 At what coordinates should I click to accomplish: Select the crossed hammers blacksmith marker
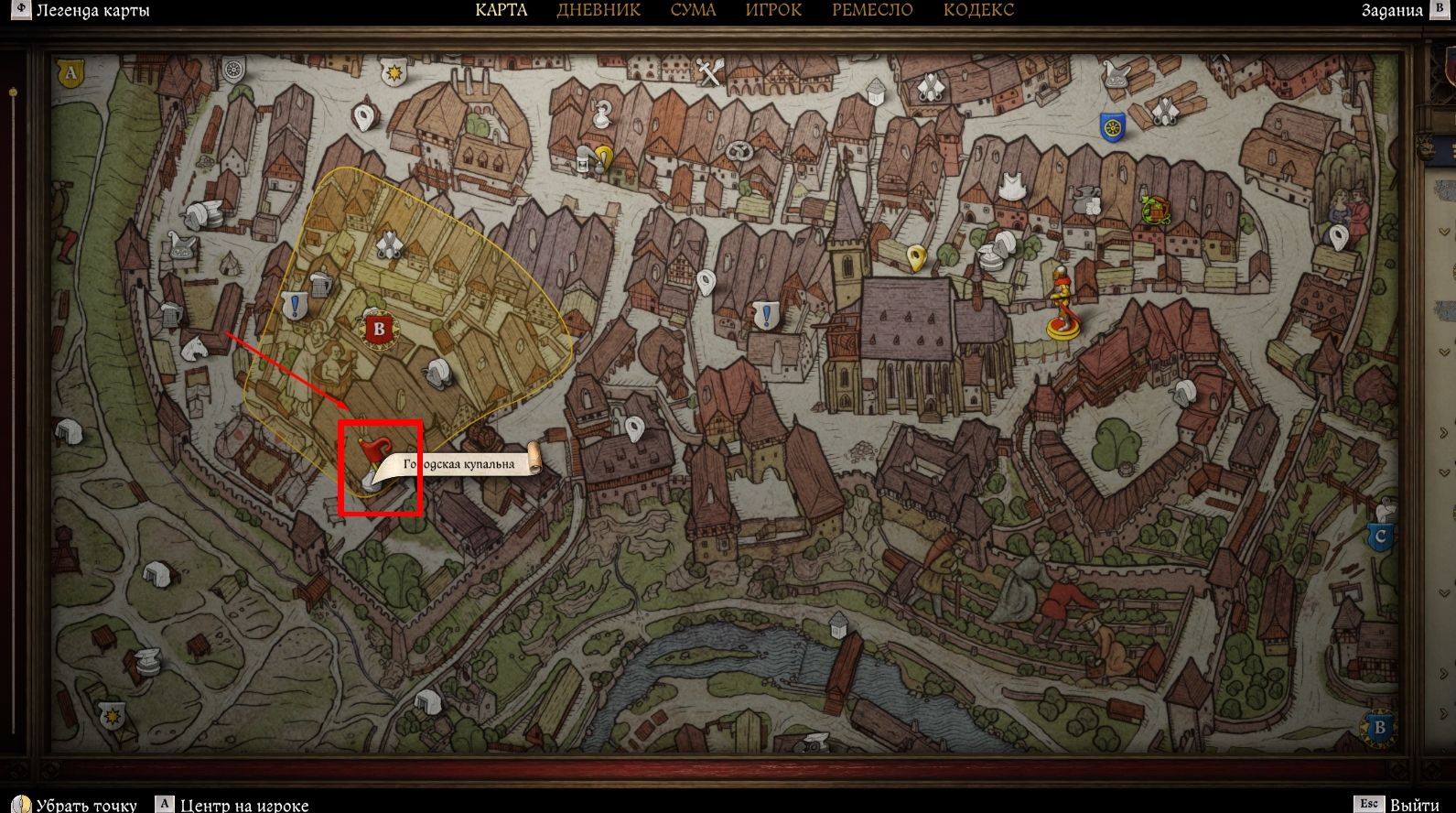(710, 71)
